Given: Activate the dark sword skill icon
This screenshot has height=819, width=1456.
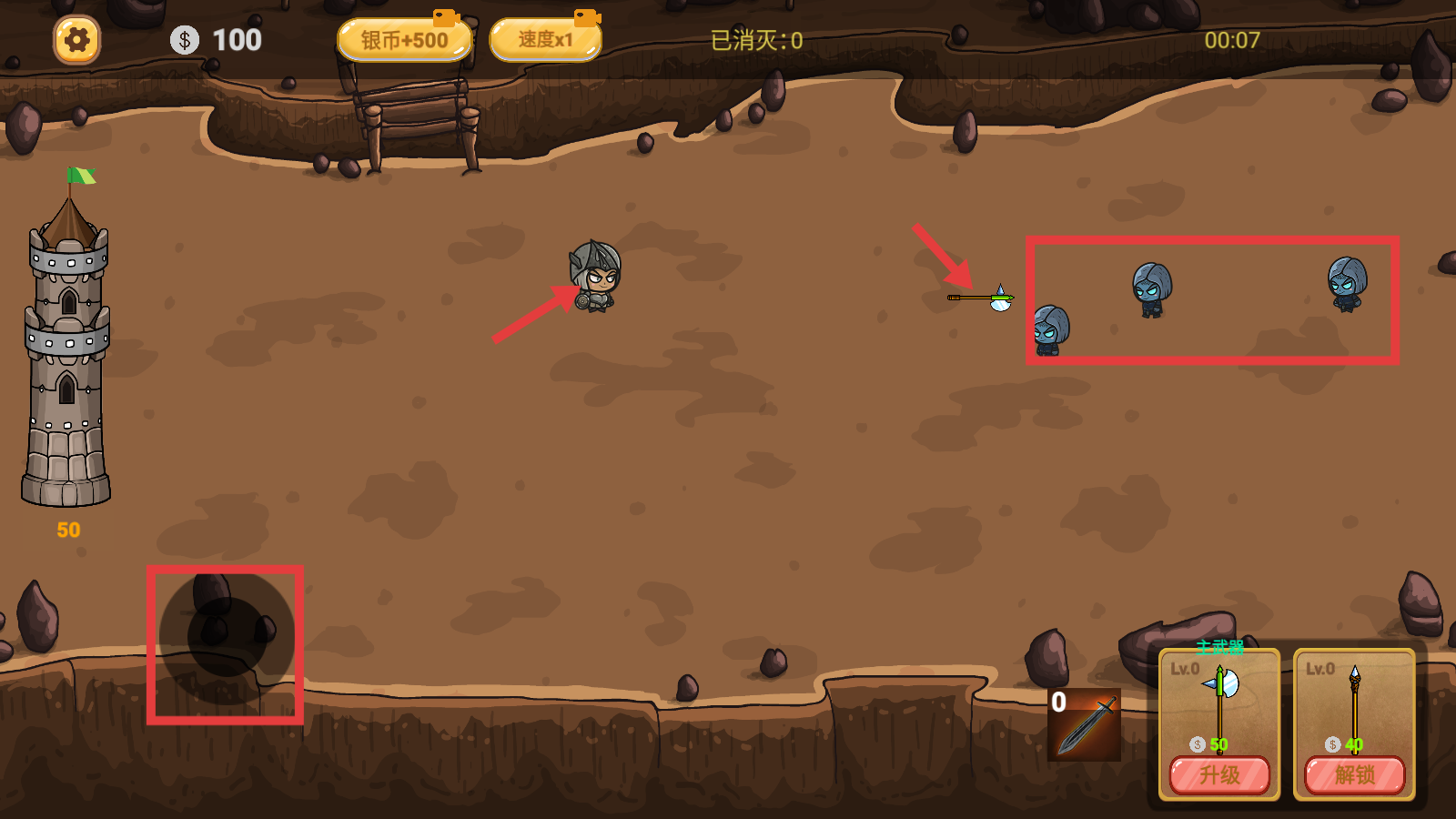Looking at the screenshot, I should click(1084, 725).
